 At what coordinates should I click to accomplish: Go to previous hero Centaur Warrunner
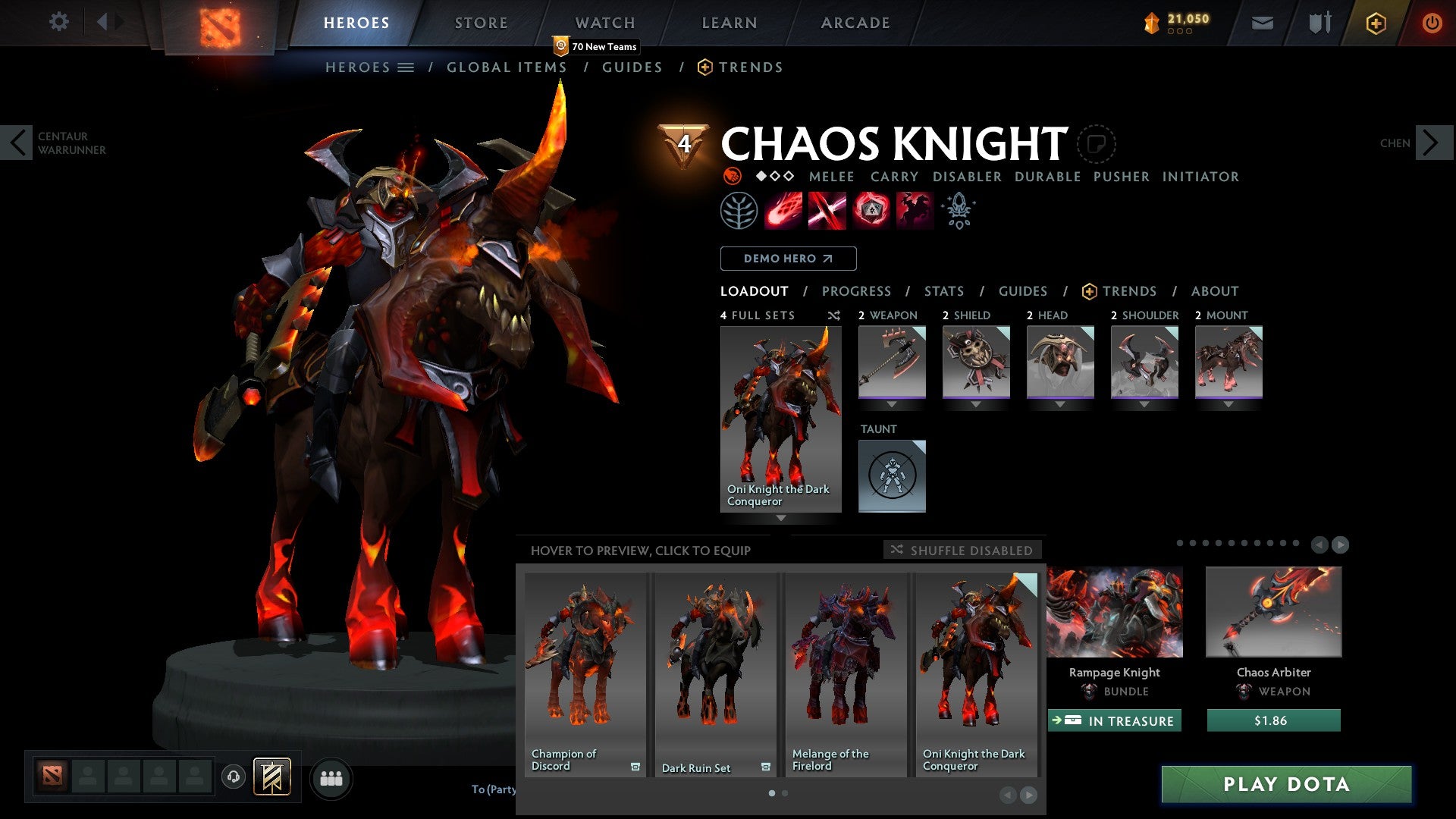(17, 143)
